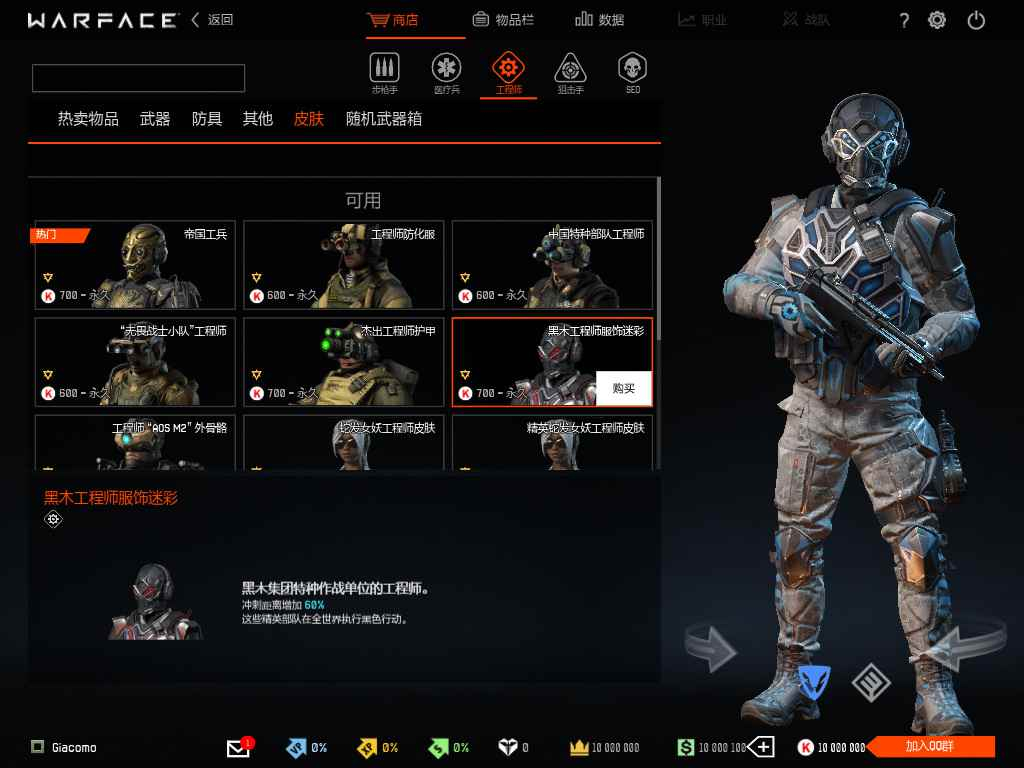The width and height of the screenshot is (1024, 768).
Task: Switch to the 武器 weapons category
Action: 155,119
